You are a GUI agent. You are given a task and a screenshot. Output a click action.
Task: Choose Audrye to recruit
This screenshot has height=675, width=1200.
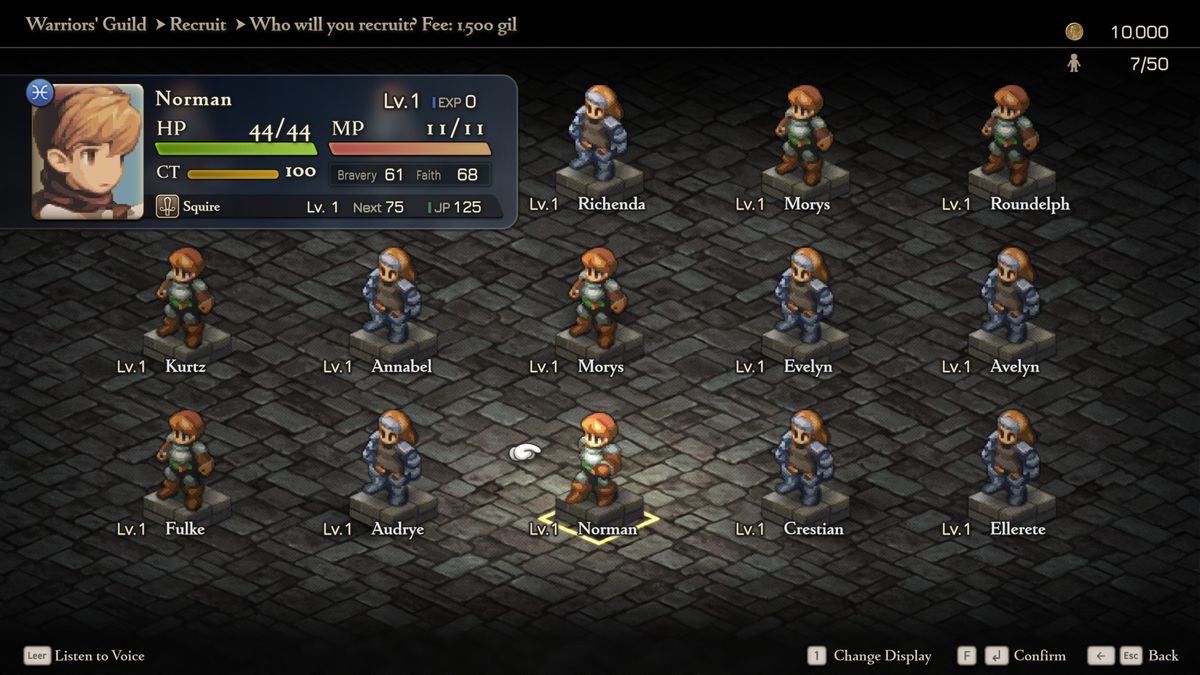coord(393,461)
